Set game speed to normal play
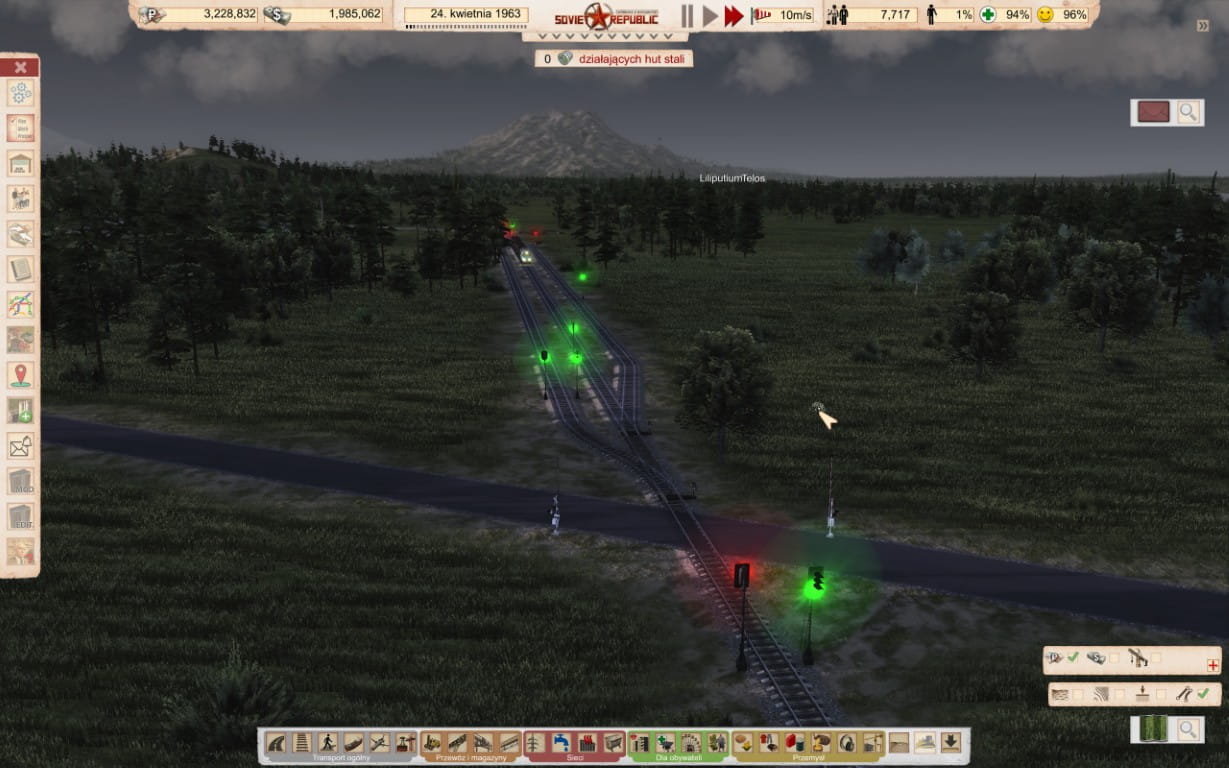 (x=710, y=15)
